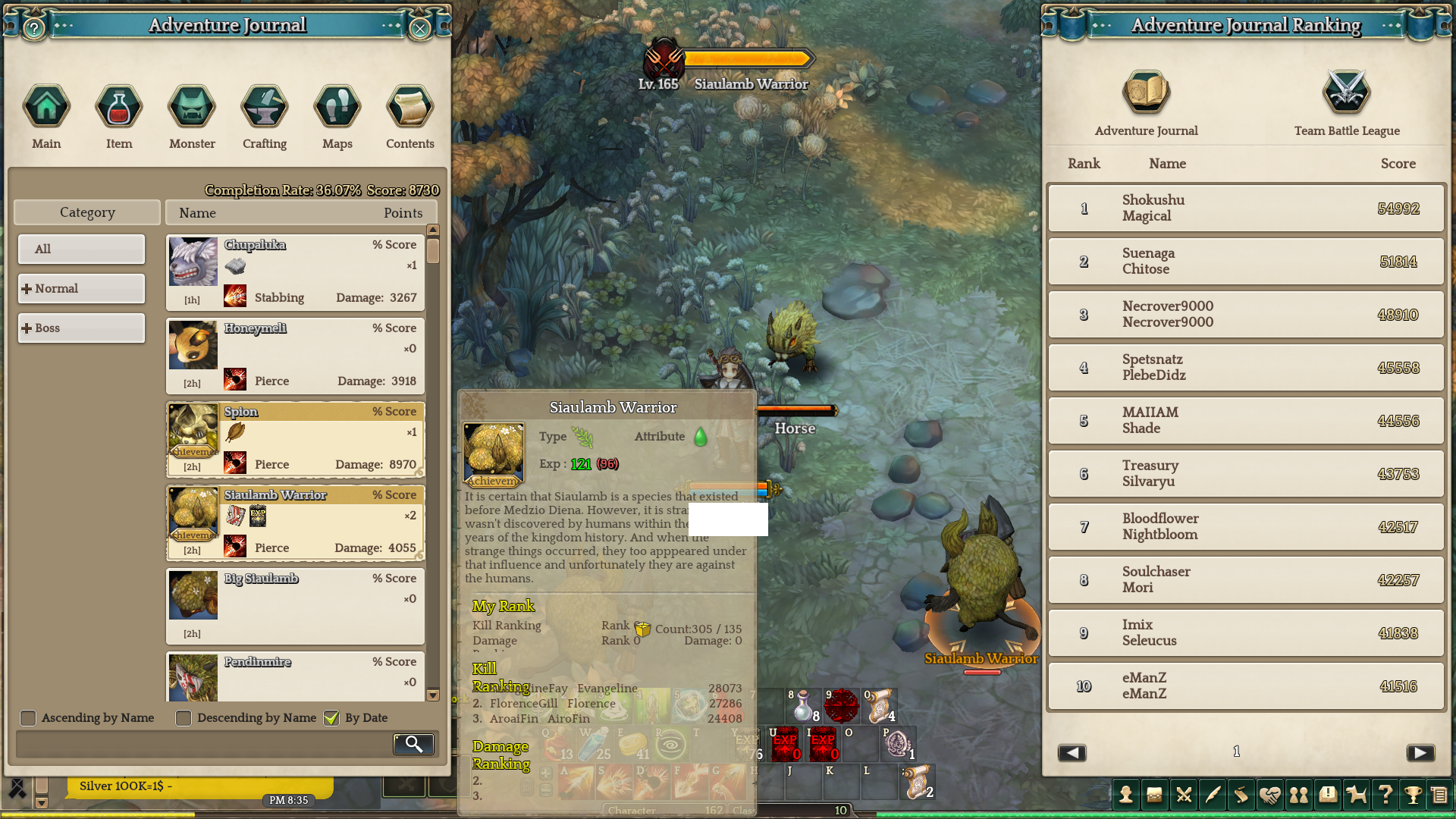The width and height of the screenshot is (1456, 819).
Task: Select Shokushu's rank 1 row
Action: (x=1246, y=209)
